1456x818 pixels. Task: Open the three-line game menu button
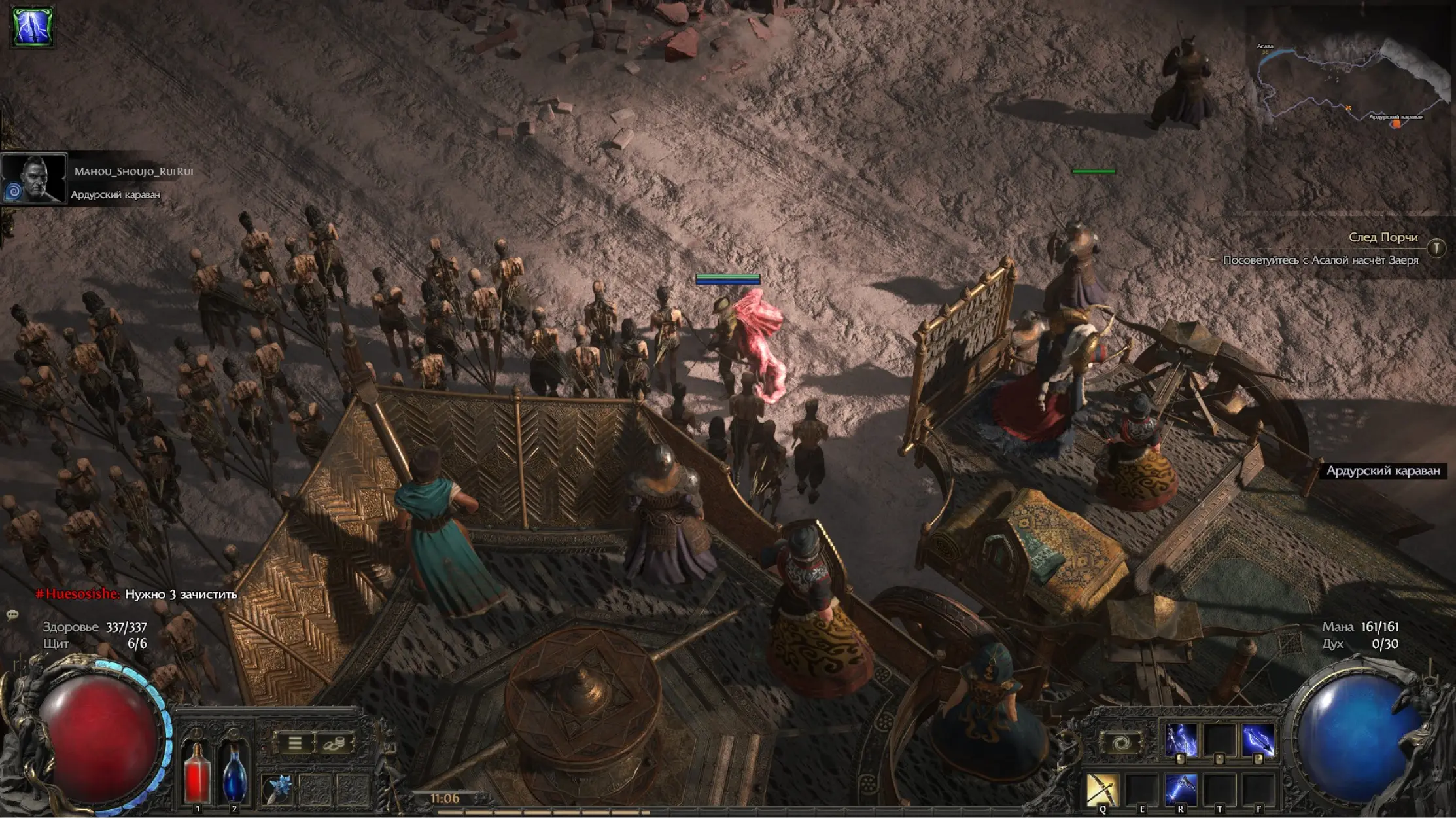click(x=295, y=743)
